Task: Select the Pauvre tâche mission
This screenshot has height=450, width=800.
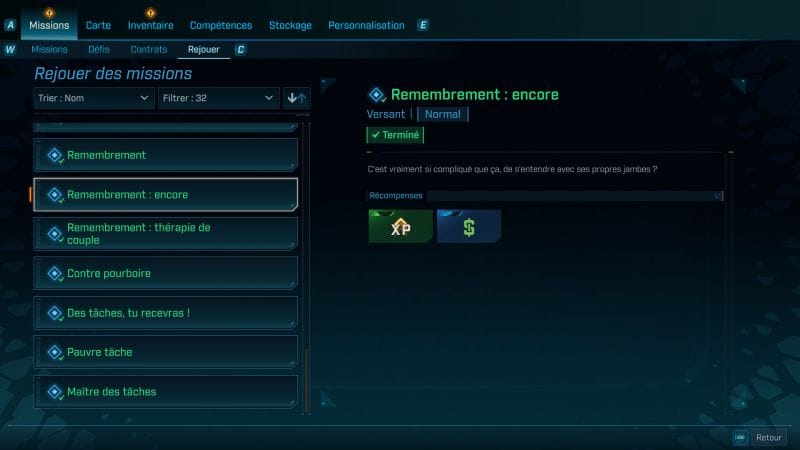Action: click(x=166, y=352)
